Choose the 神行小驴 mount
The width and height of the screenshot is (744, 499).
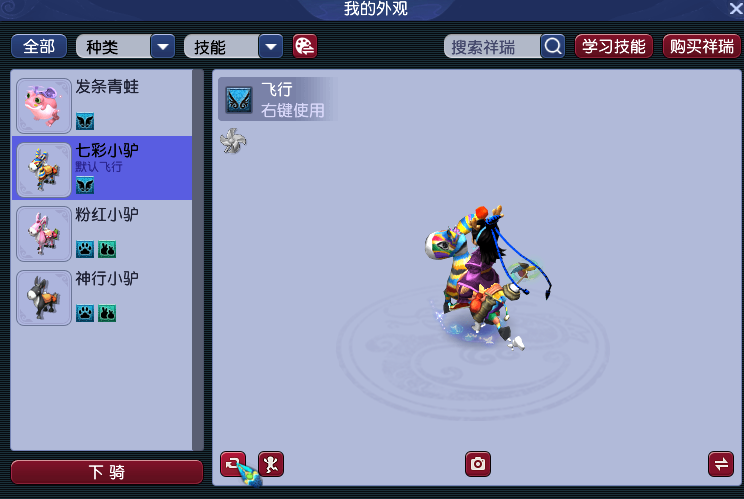tap(105, 296)
